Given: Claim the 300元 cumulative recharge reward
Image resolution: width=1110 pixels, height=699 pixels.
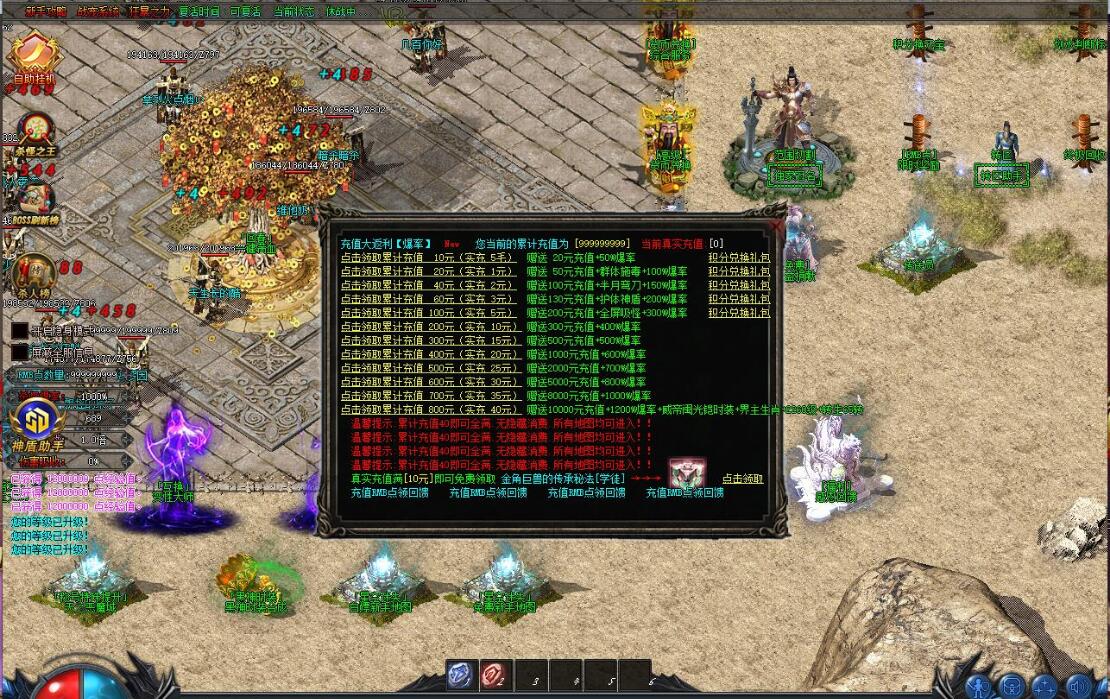Looking at the screenshot, I should (x=427, y=340).
